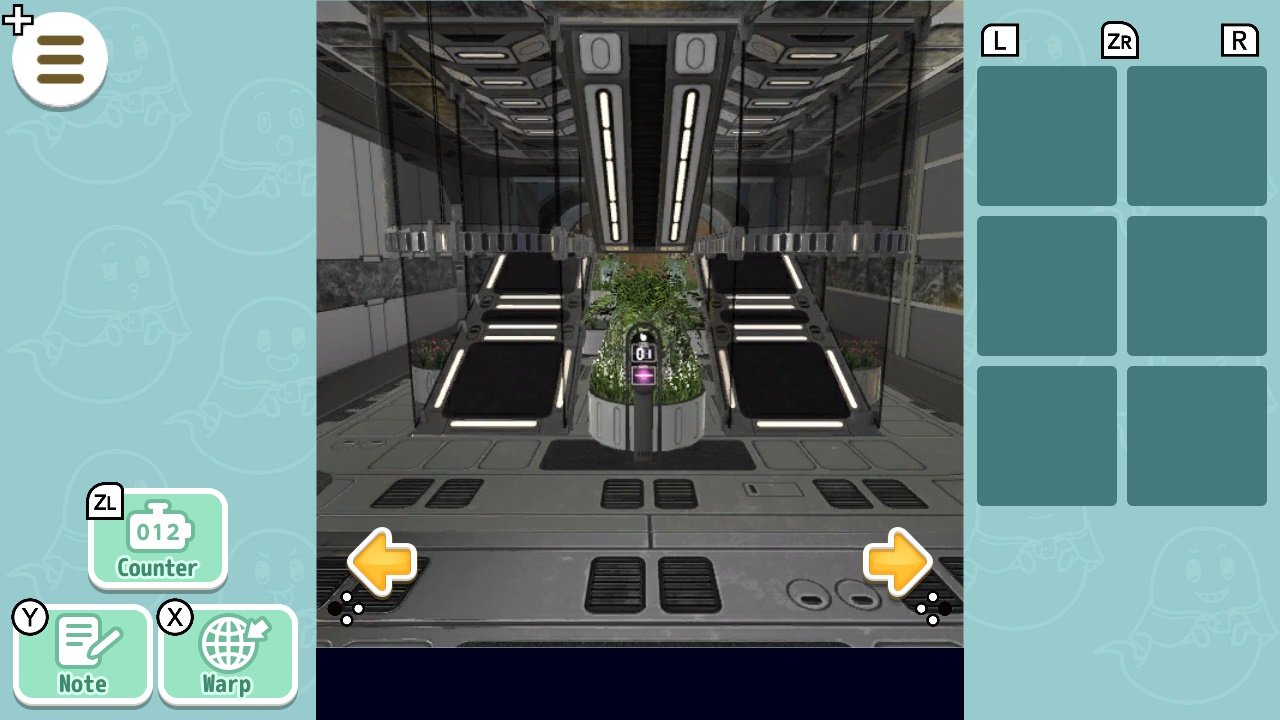Open the Counter gadget
Screen dimensions: 1280x720
157,540
